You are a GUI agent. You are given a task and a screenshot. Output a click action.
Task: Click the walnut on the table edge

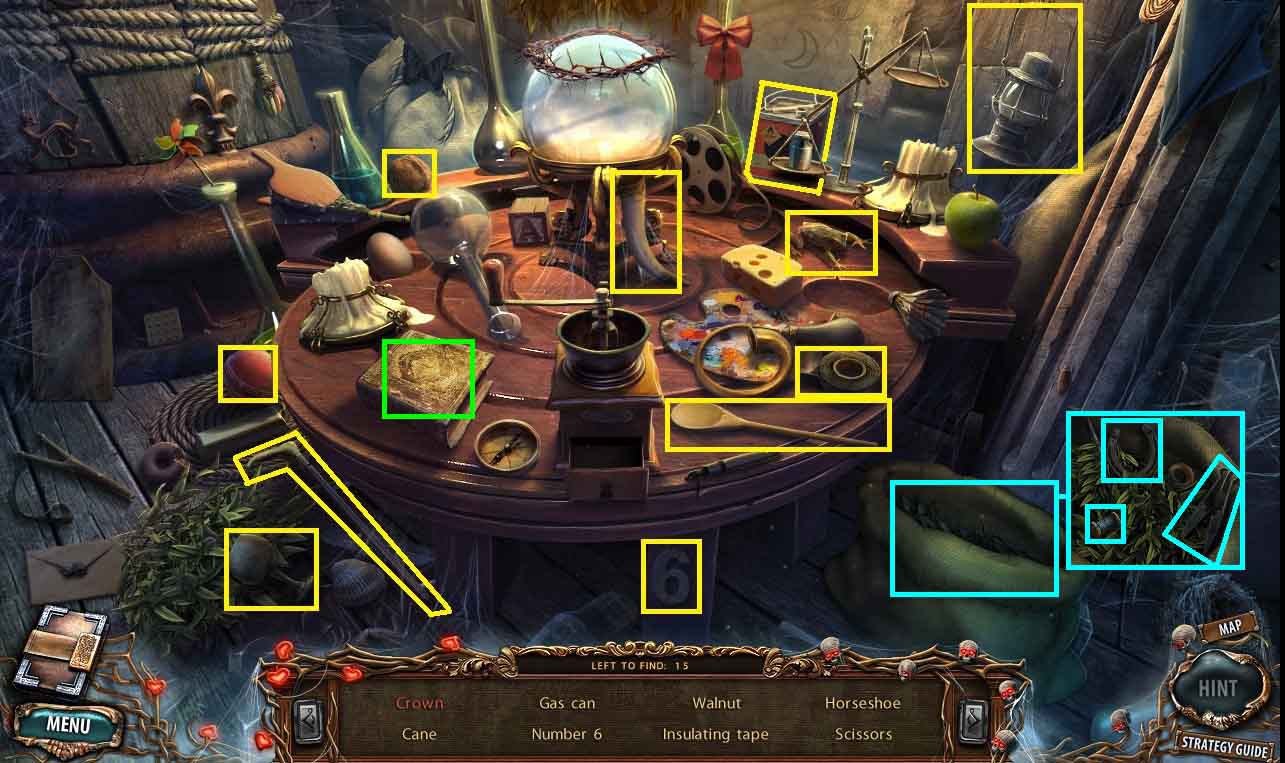(409, 174)
